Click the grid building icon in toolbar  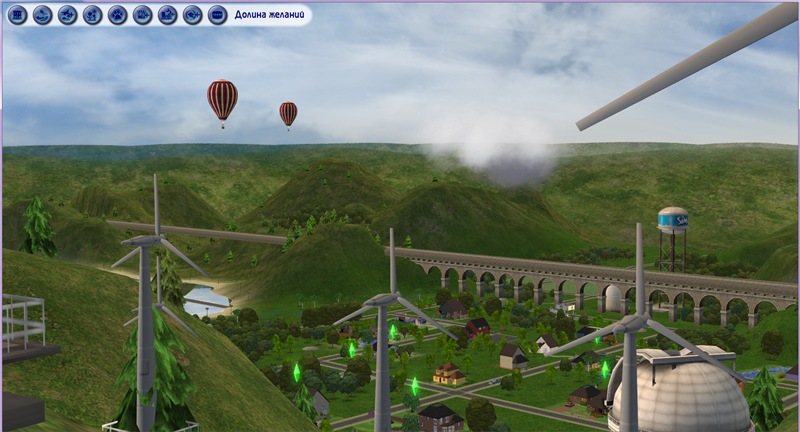tap(17, 15)
